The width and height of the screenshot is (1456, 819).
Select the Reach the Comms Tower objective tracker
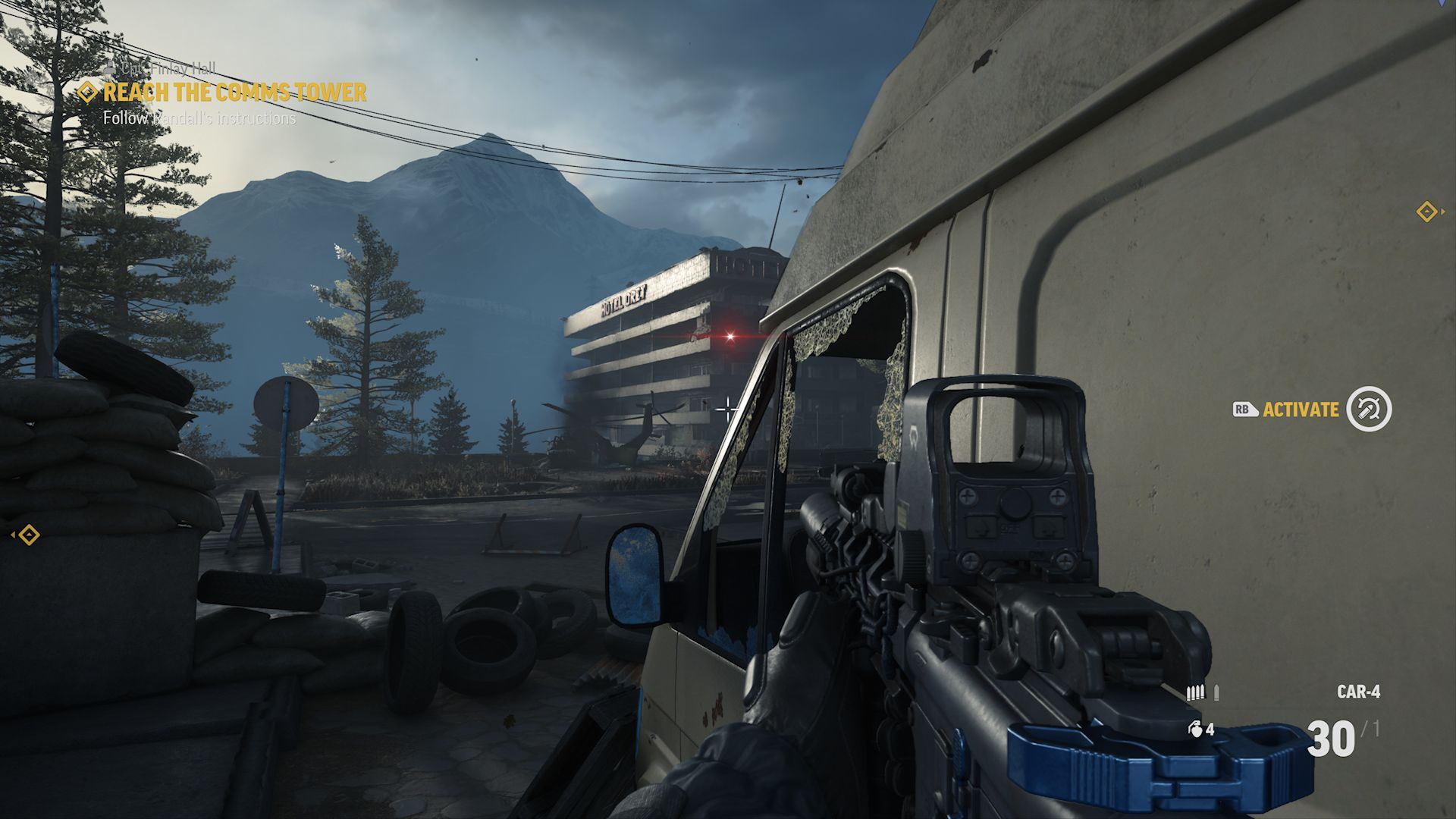[234, 93]
